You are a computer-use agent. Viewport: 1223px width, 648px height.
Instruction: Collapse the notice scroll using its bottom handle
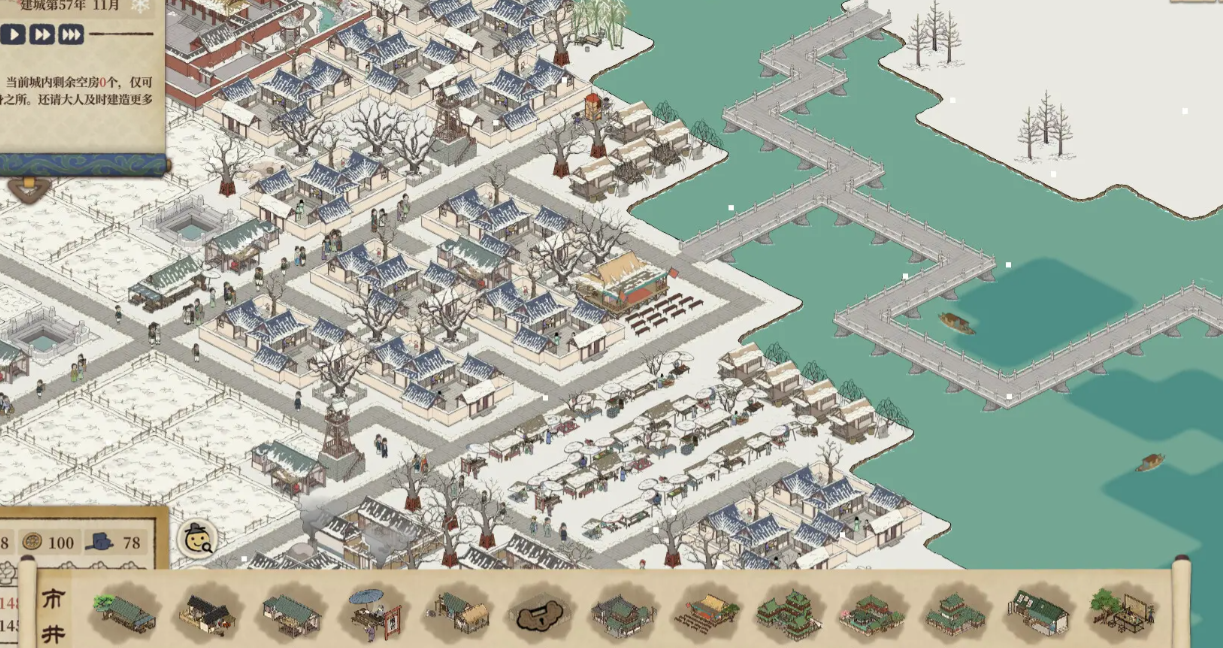[x=27, y=186]
